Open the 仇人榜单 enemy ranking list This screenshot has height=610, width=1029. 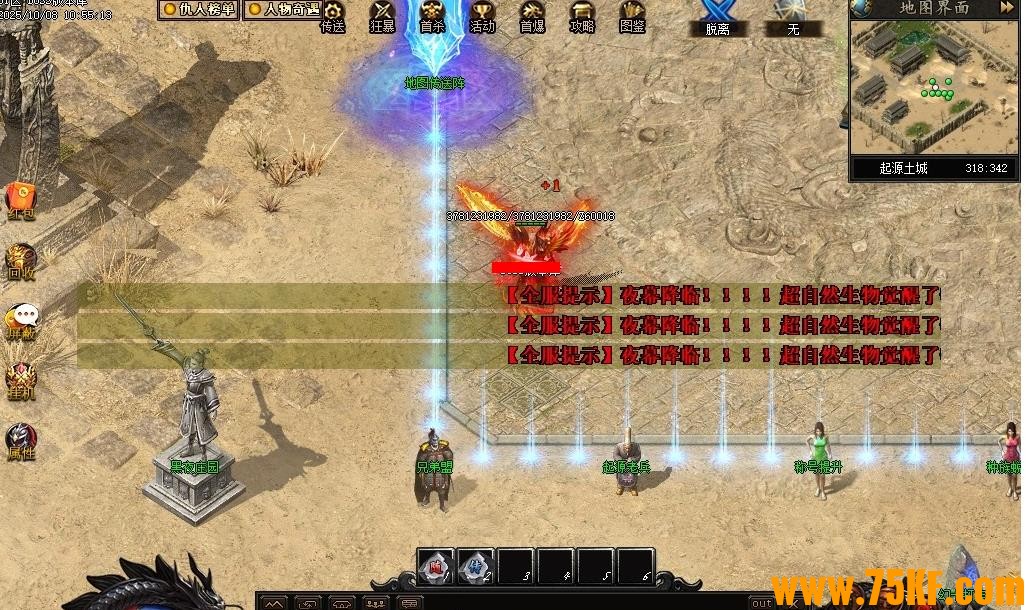click(x=200, y=9)
